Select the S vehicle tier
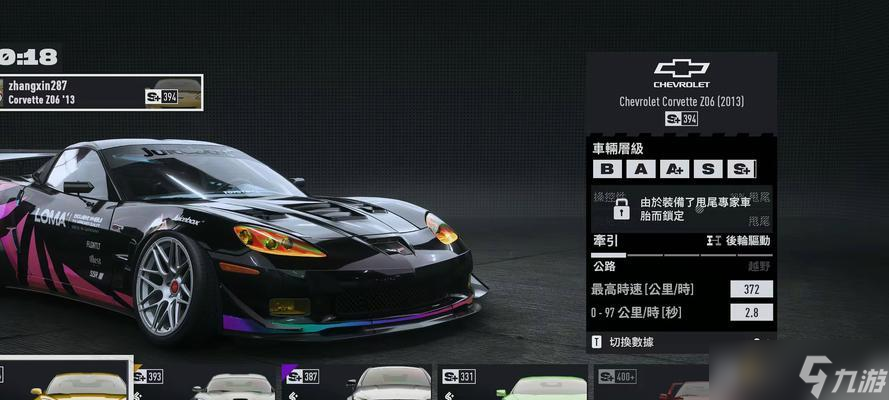 point(708,169)
